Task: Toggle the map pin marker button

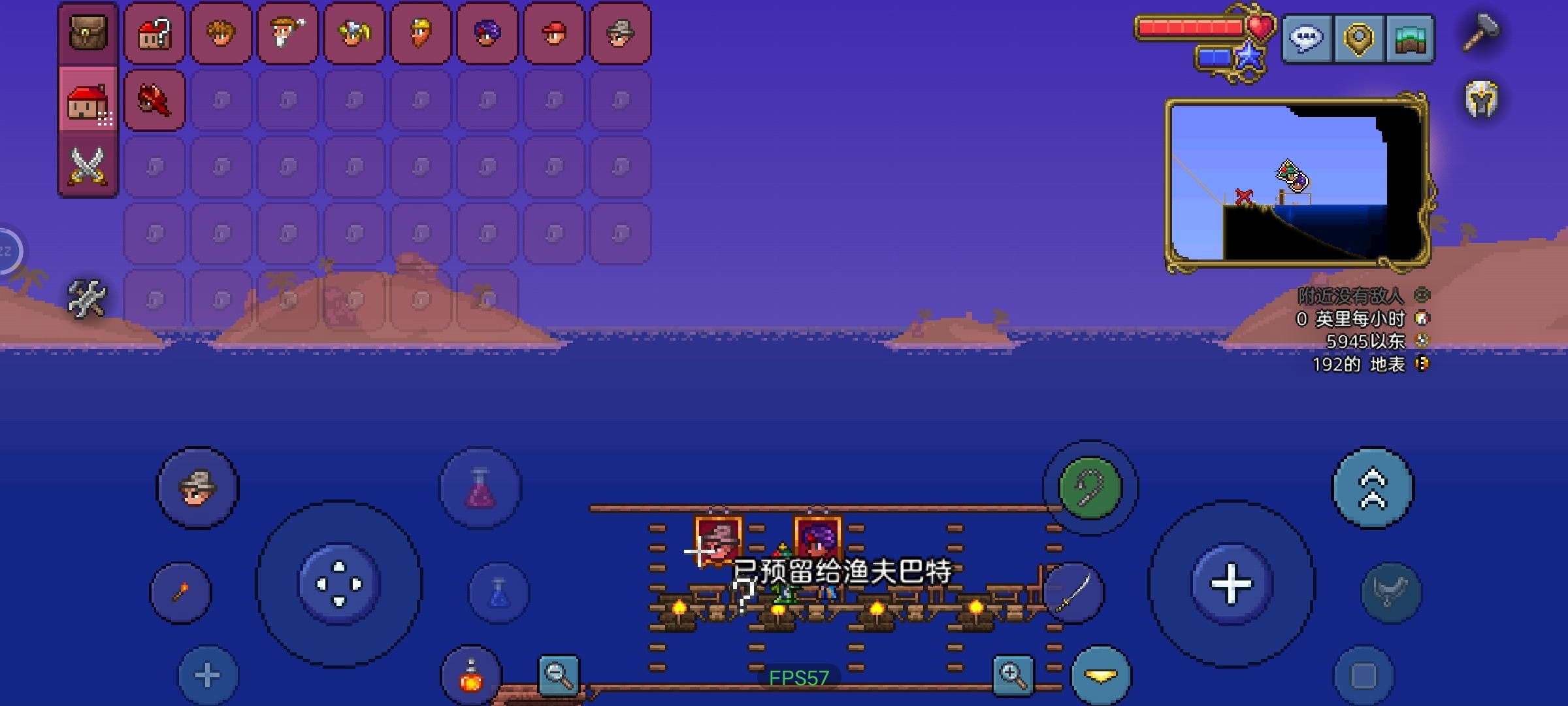Action: (x=1358, y=38)
